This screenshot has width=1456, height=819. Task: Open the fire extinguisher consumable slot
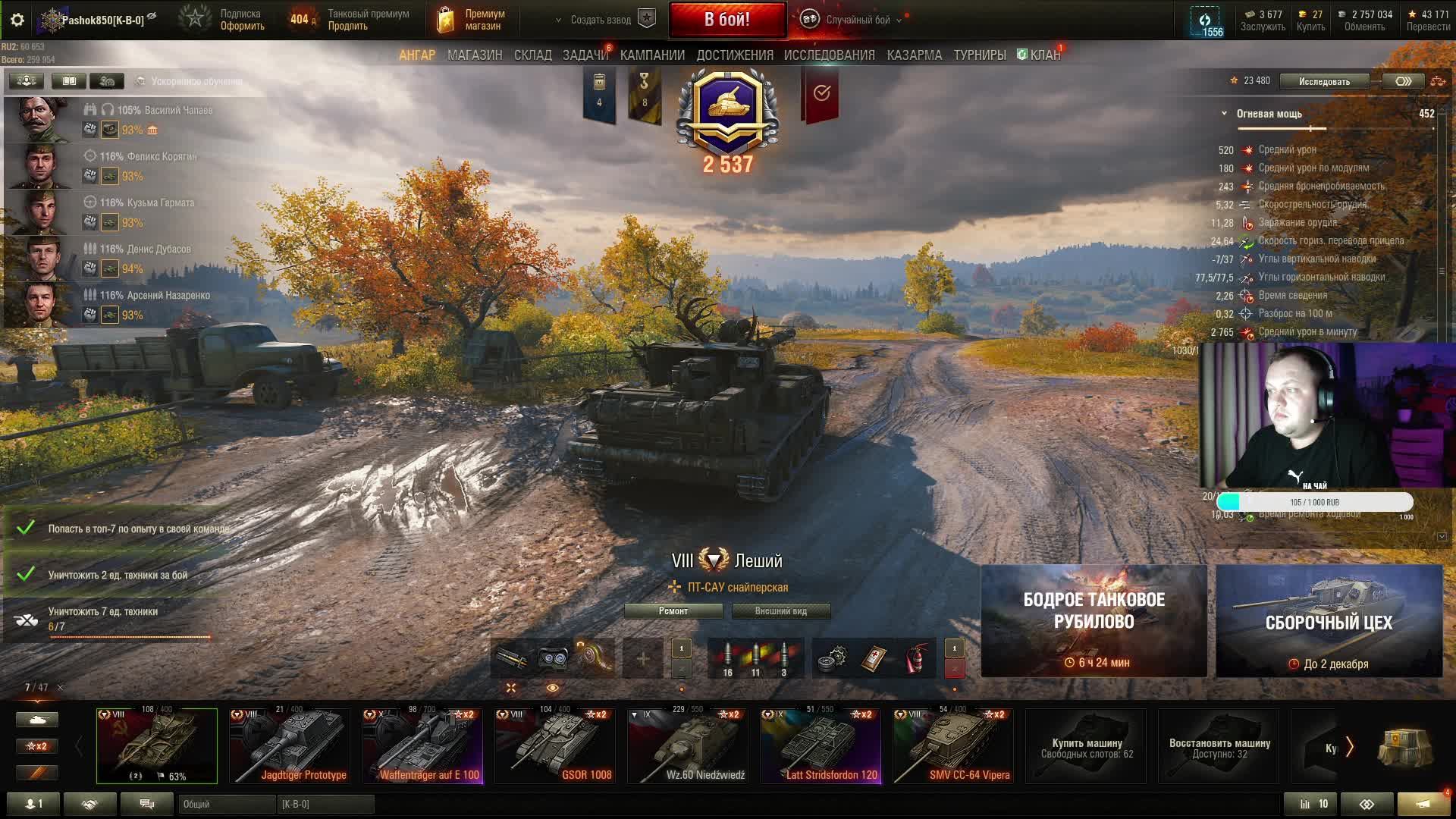[917, 657]
